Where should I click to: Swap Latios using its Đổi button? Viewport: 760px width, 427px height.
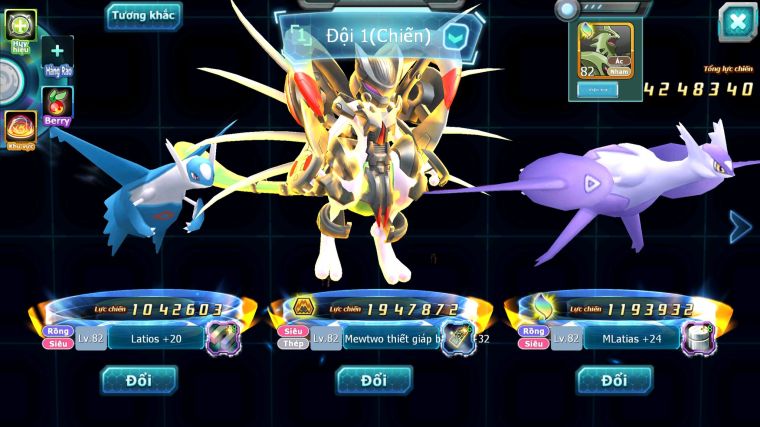pos(139,380)
